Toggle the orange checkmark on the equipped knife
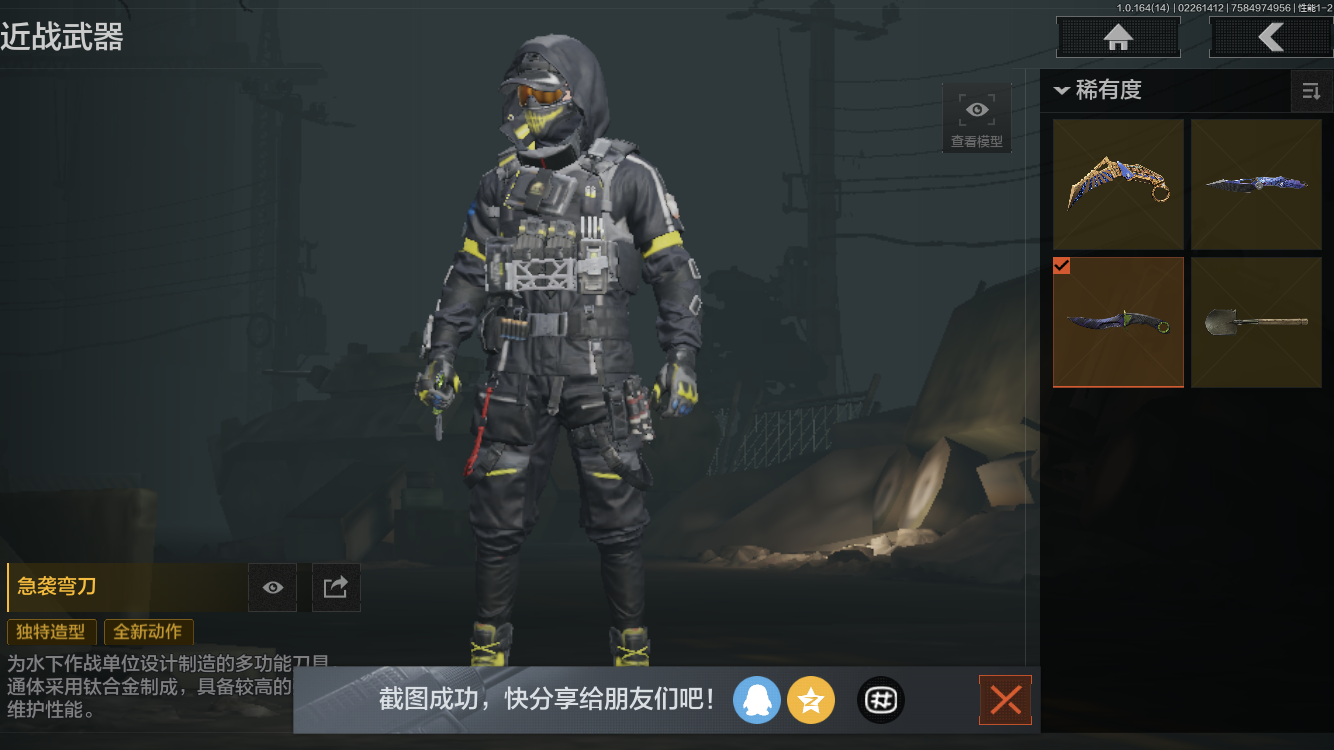 [x=1062, y=266]
